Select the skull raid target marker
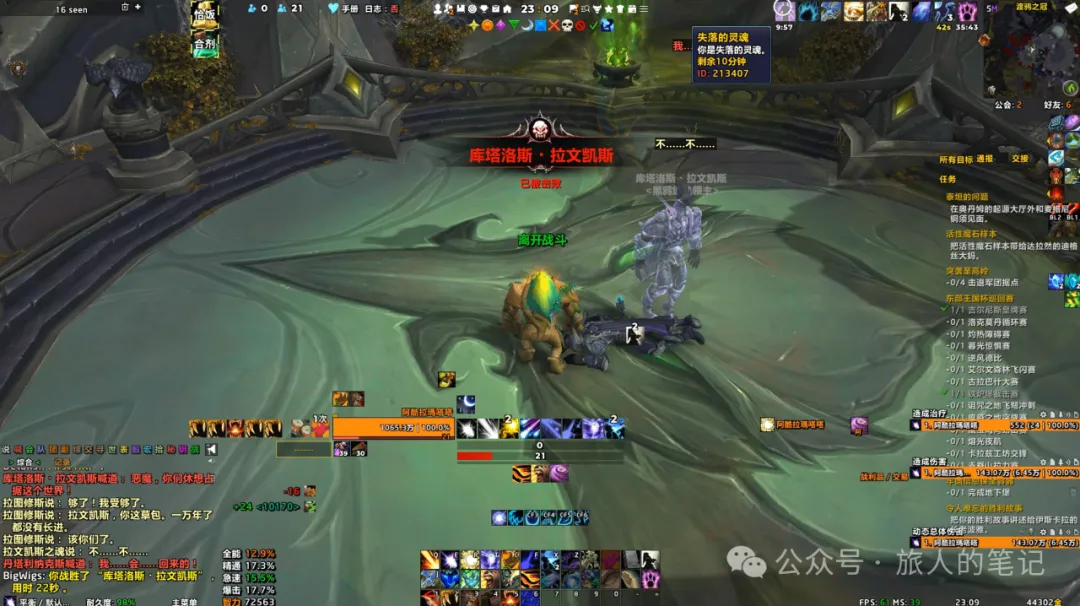This screenshot has height=606, width=1080. tap(566, 25)
